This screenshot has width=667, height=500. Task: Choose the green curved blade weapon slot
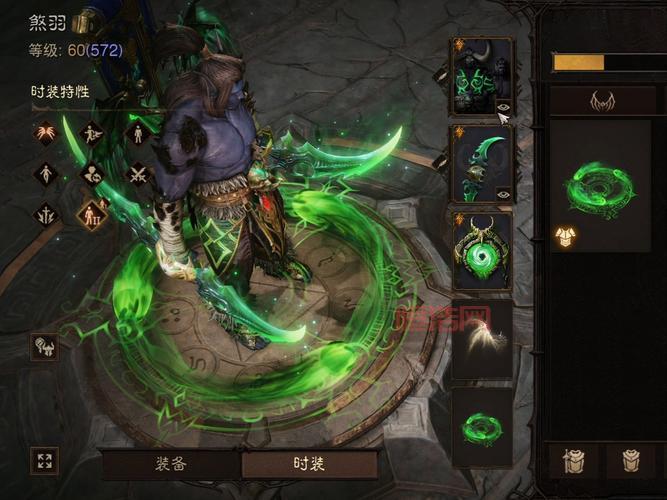point(480,164)
